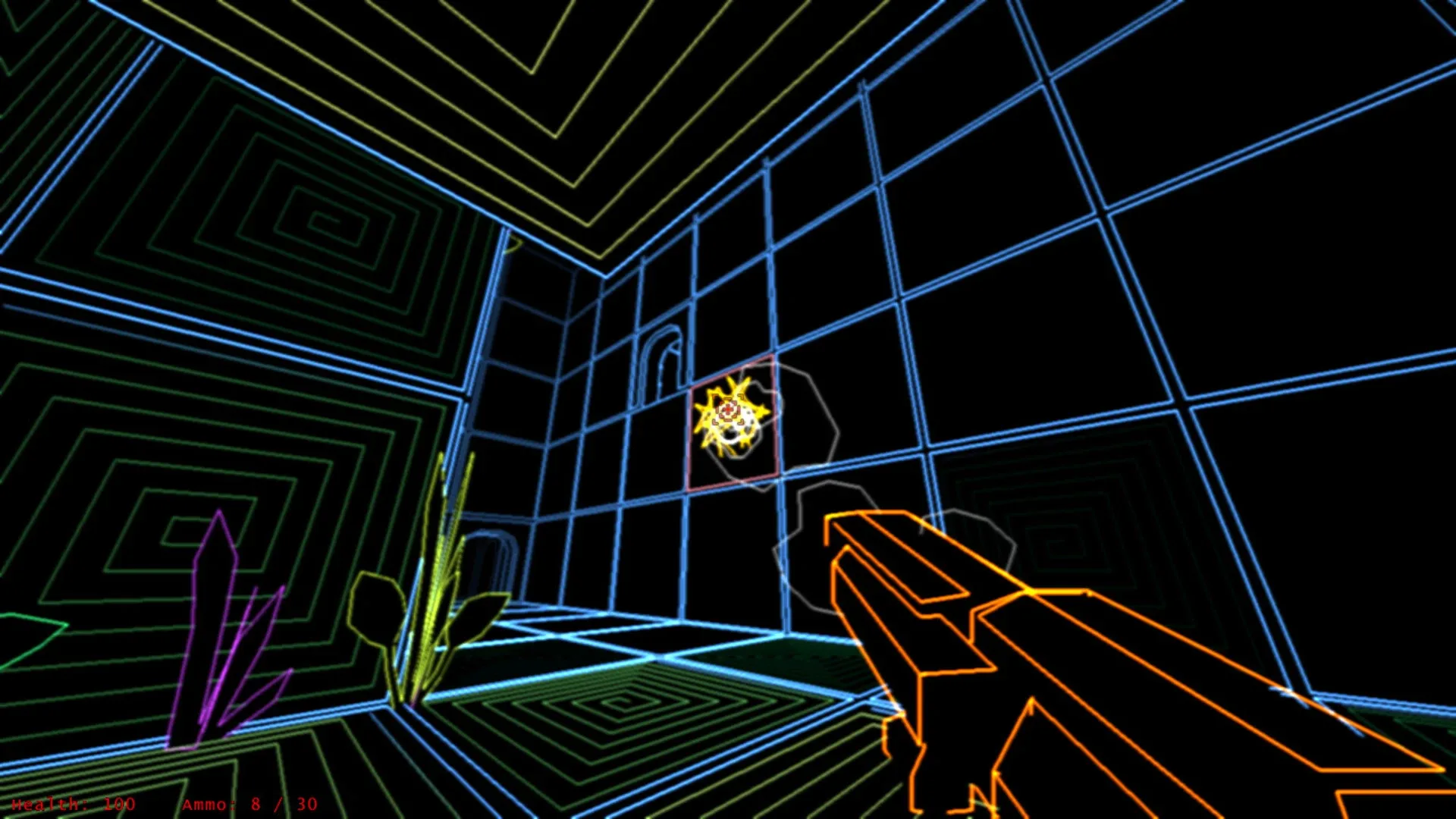Screen dimensions: 1456x819
Task: Click the Health: 100 HUD text
Action: click(x=74, y=805)
